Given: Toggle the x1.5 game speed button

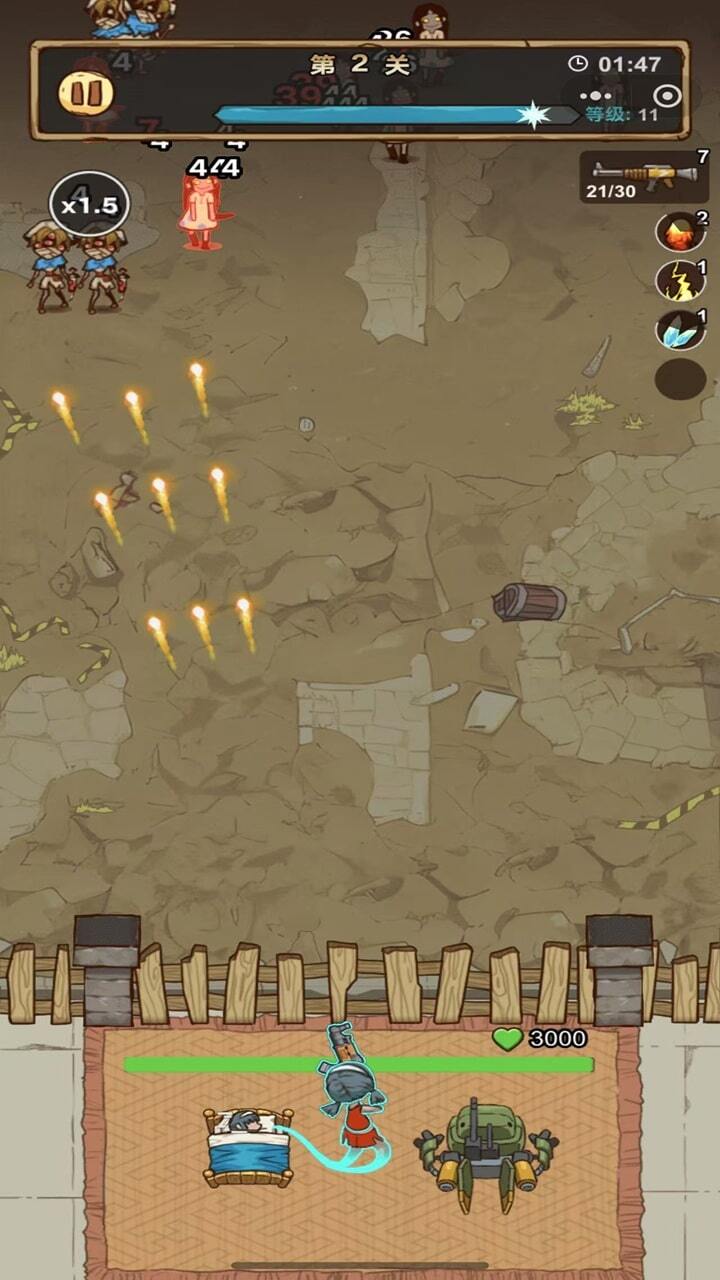Looking at the screenshot, I should click(x=89, y=205).
